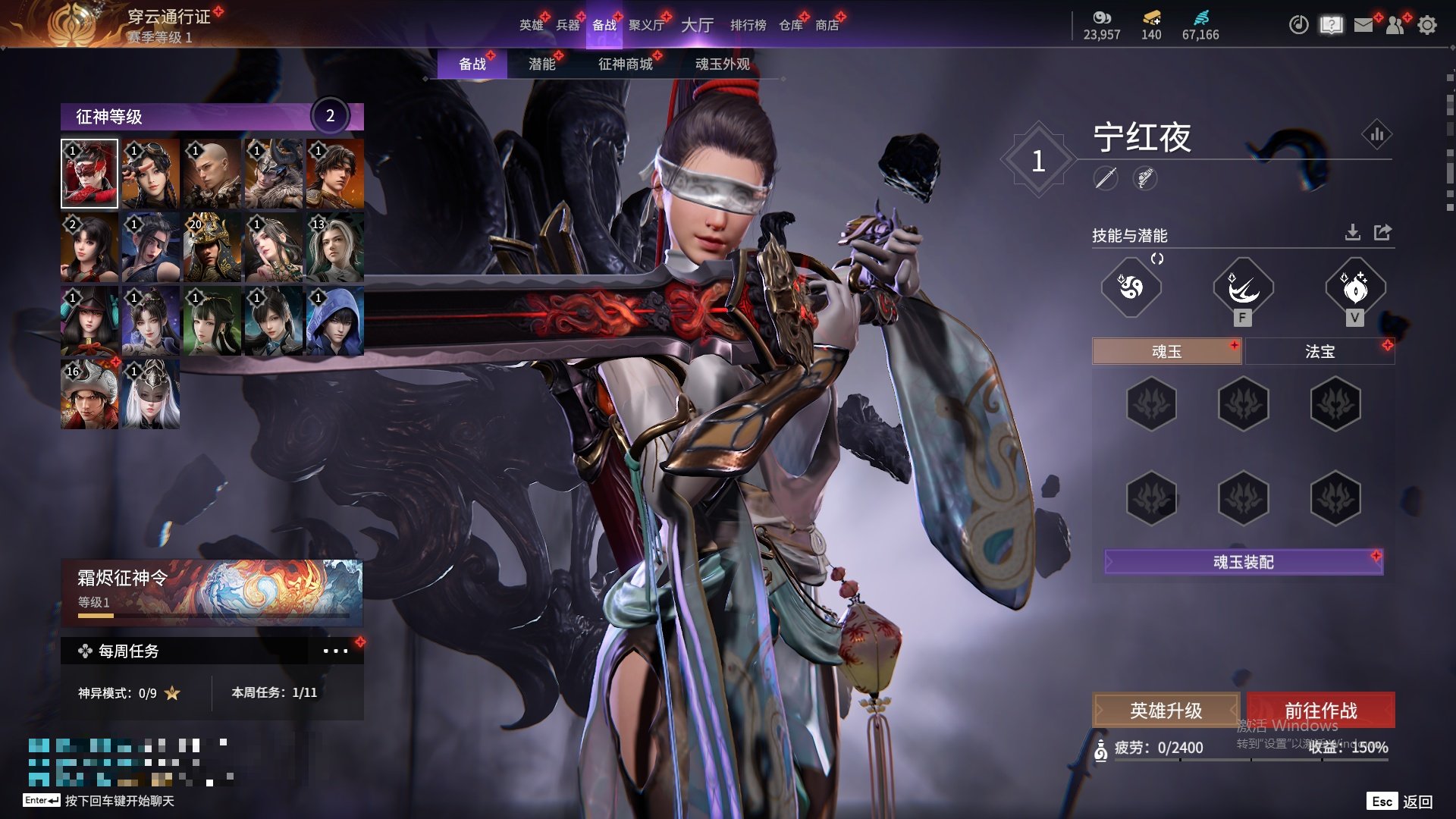Switch to the 潜能 tab
The width and height of the screenshot is (1456, 819).
[541, 64]
